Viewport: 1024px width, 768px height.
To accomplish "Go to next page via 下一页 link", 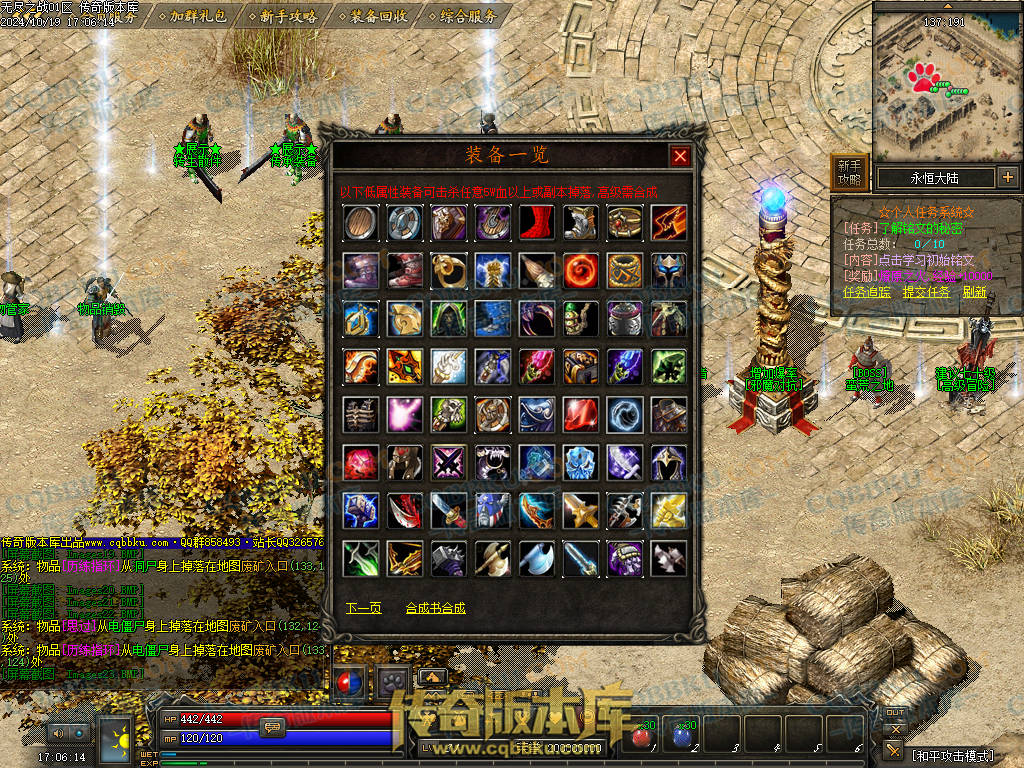I will [x=363, y=608].
